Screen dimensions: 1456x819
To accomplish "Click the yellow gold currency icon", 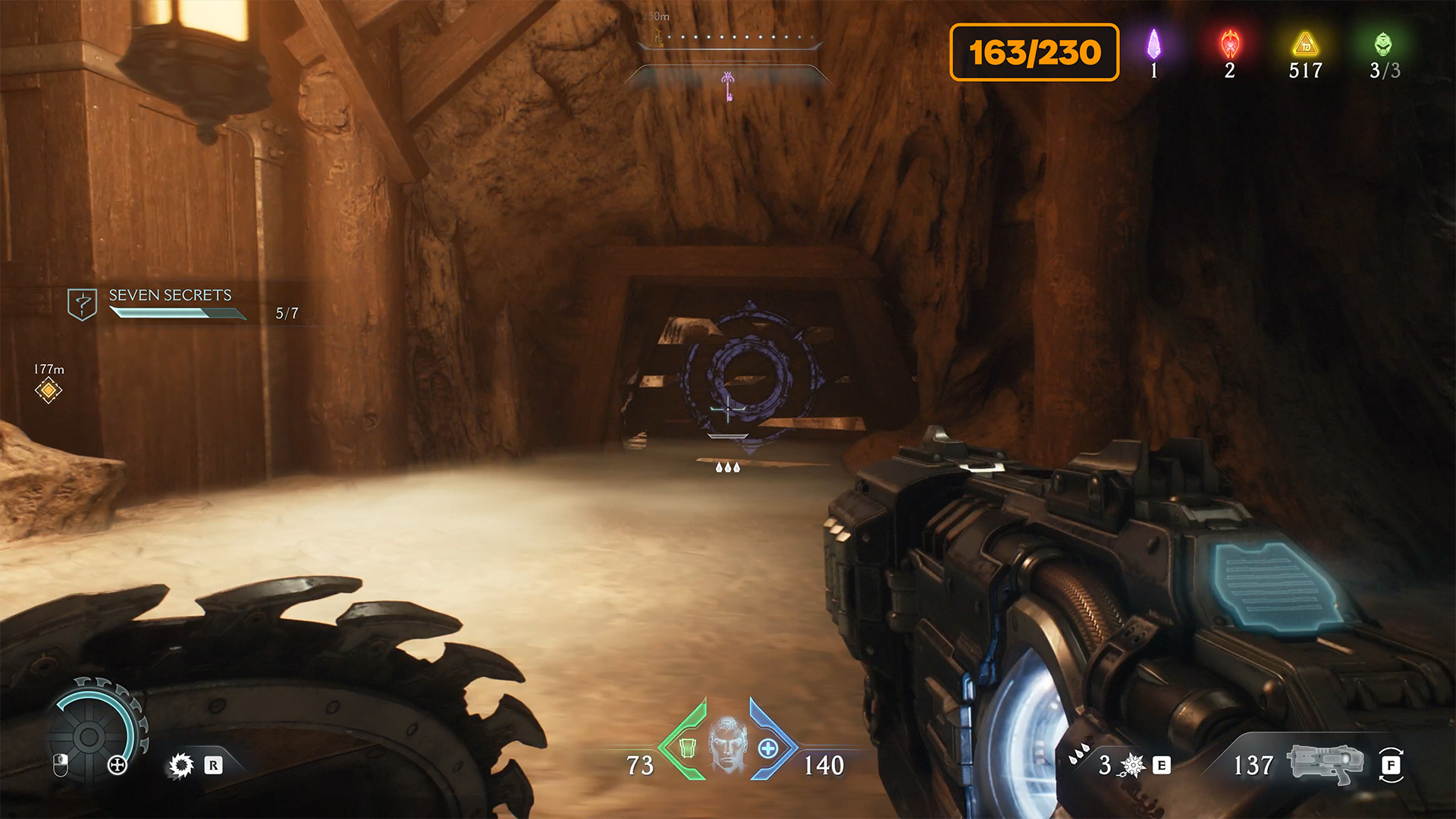I will point(1305,45).
